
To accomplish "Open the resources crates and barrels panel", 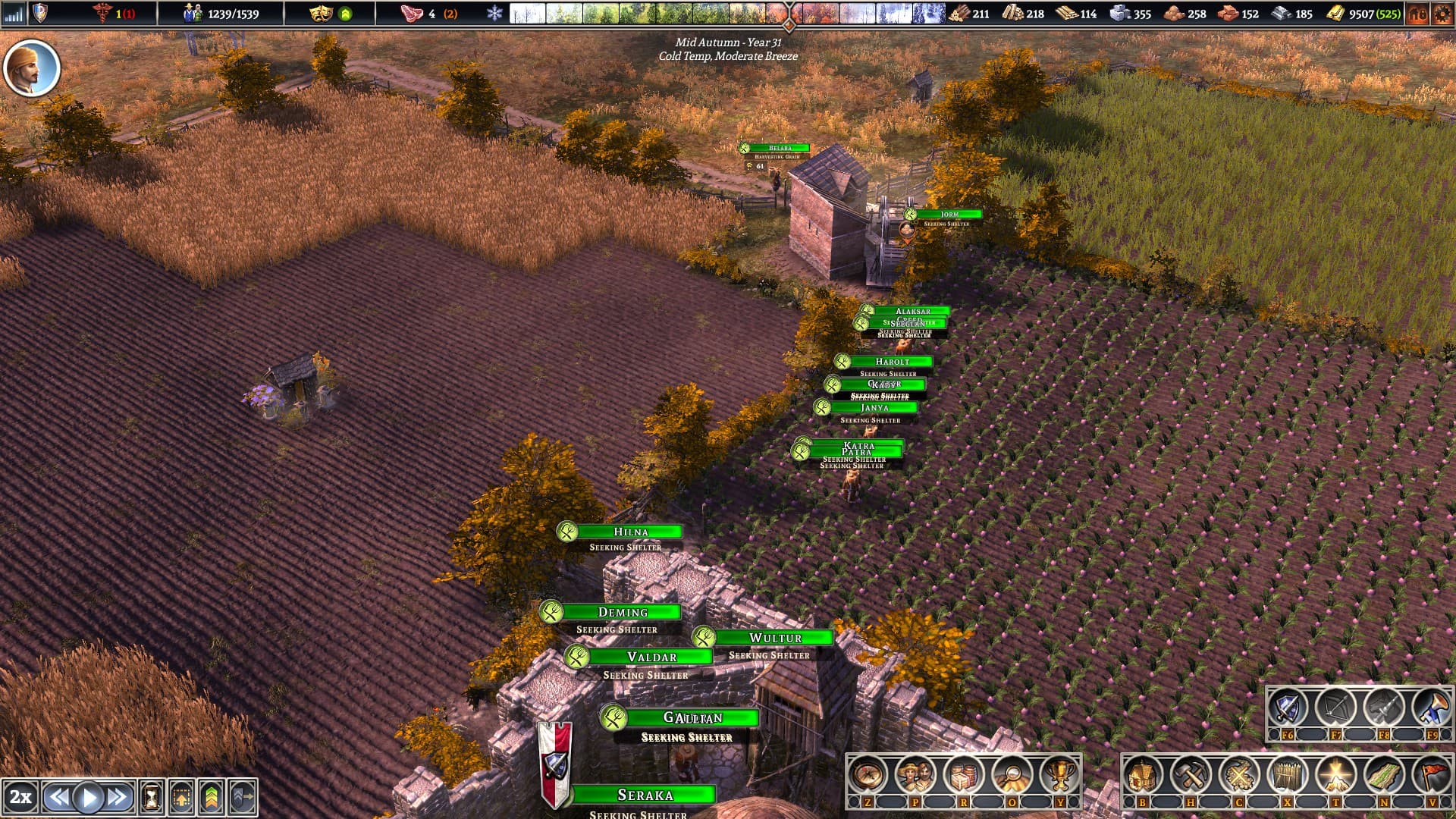I will pyautogui.click(x=964, y=775).
